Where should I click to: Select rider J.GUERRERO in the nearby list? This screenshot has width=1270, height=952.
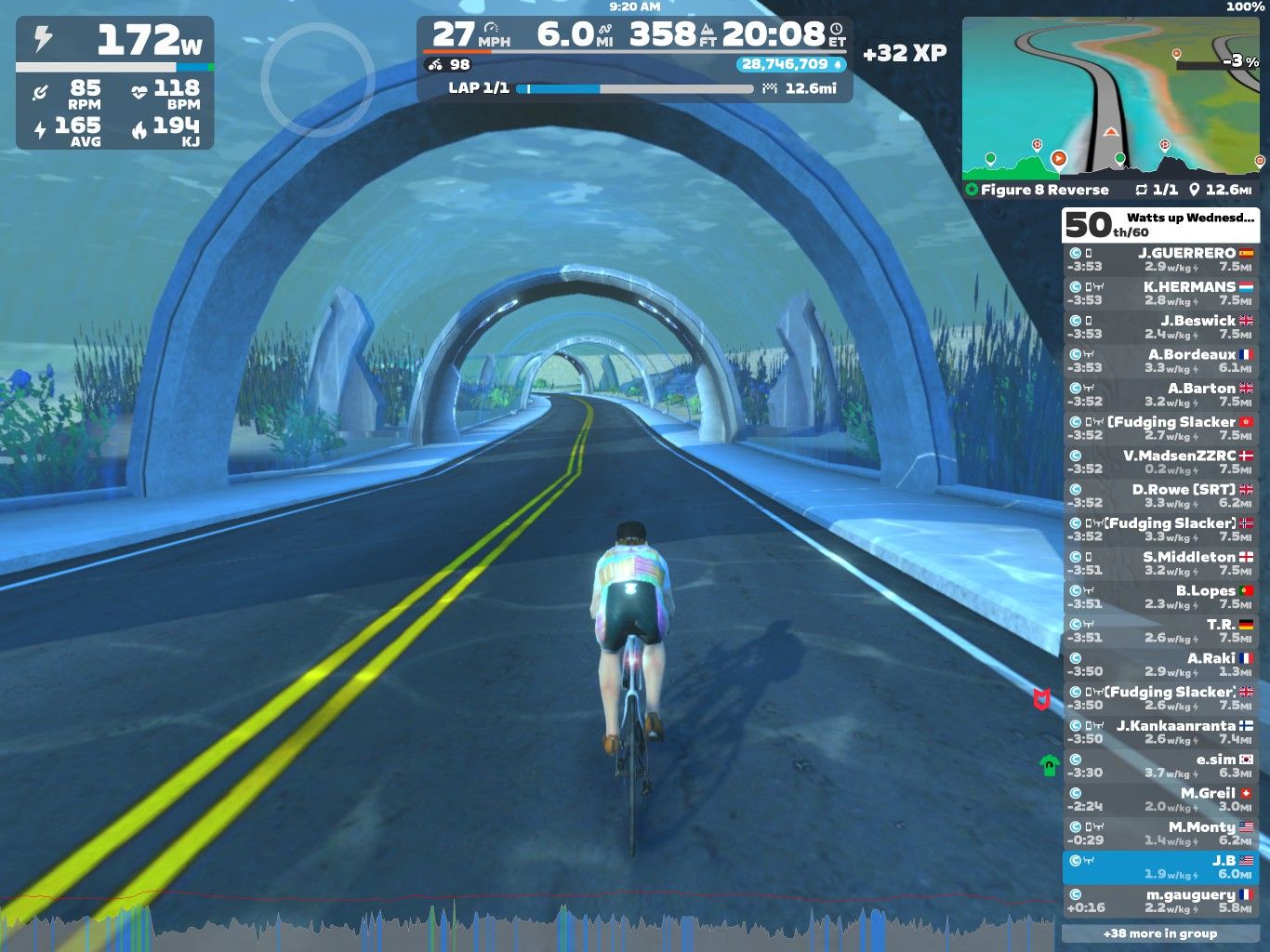point(1160,259)
